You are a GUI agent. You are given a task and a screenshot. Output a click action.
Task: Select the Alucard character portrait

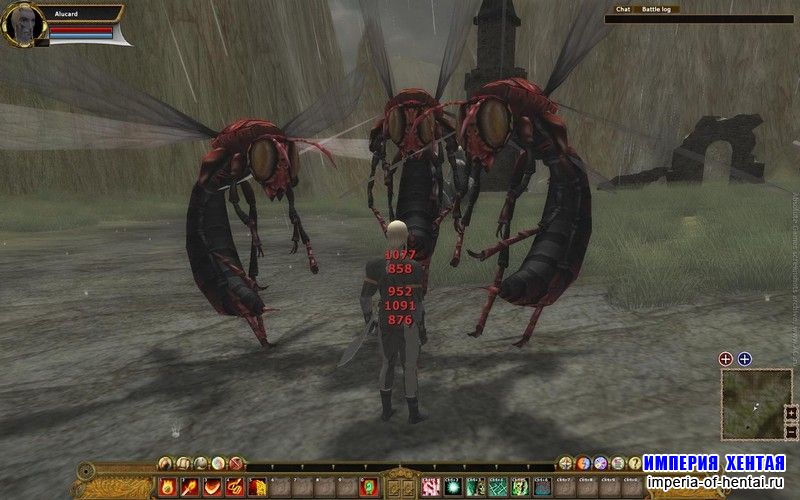coord(22,22)
